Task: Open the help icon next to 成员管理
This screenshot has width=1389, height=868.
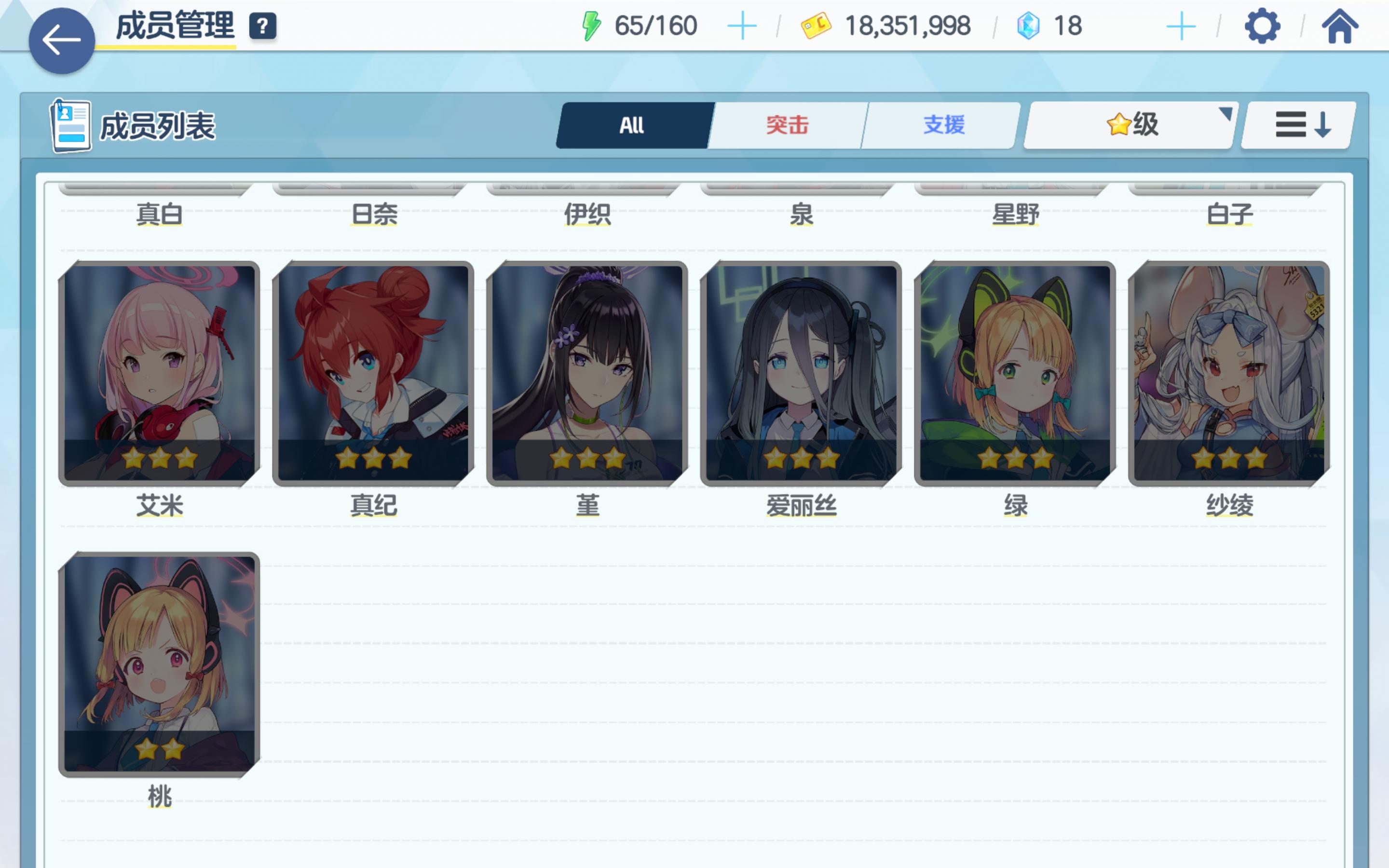Action: pos(263,25)
